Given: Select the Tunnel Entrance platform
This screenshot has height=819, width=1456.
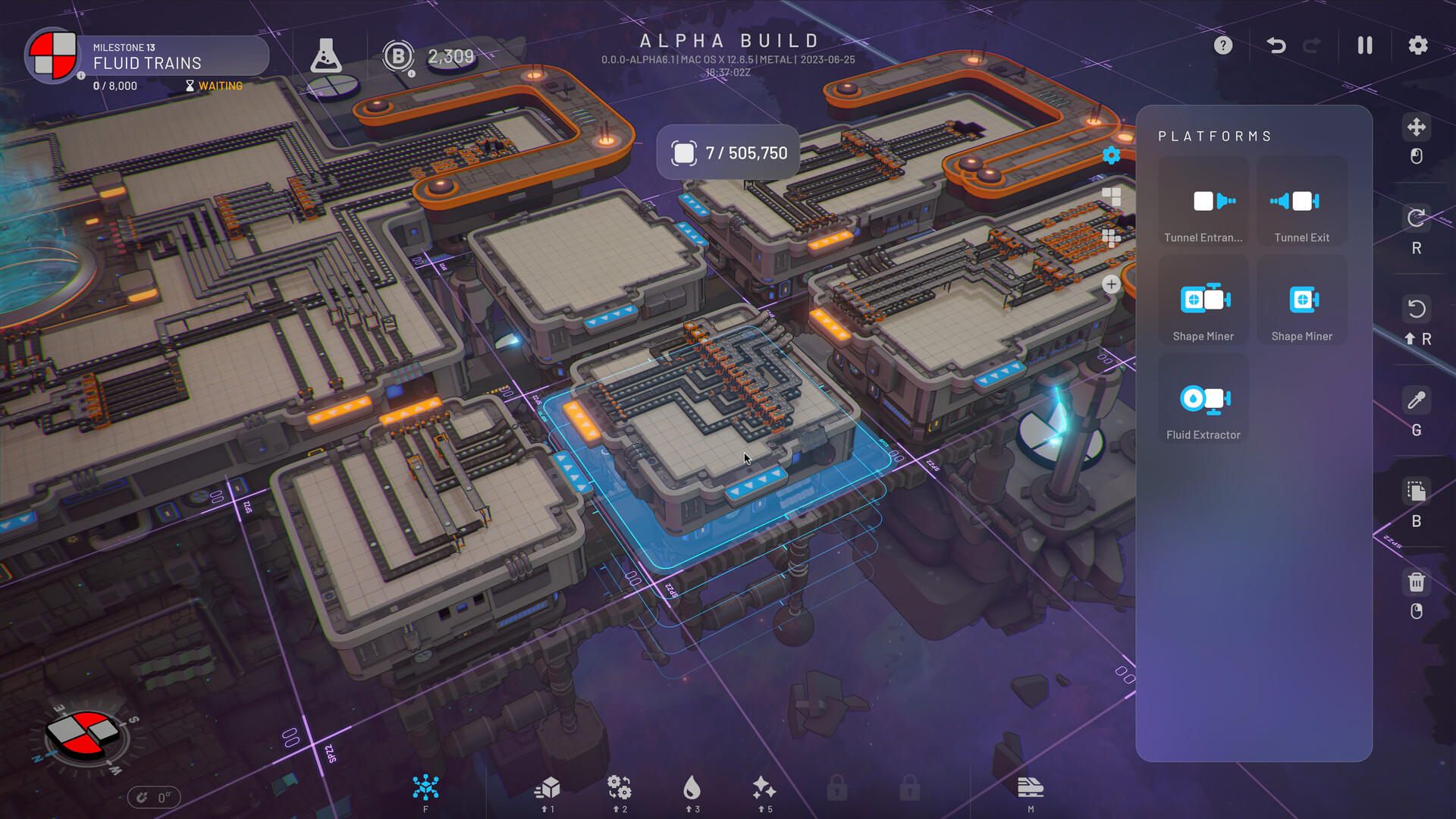Looking at the screenshot, I should (x=1203, y=201).
